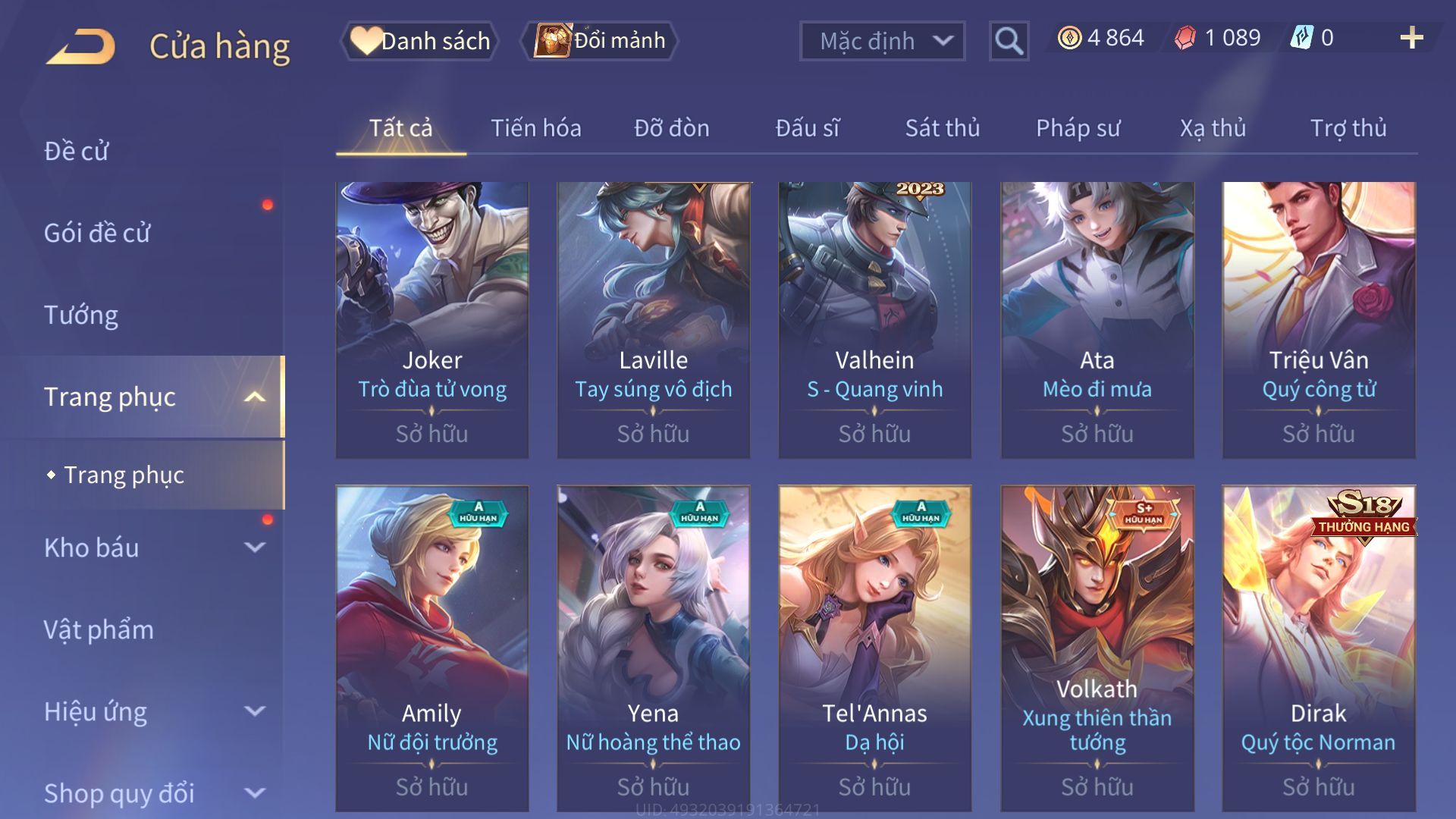Choose the Valhein S - Quang vinh card
The width and height of the screenshot is (1456, 819).
coord(874,319)
